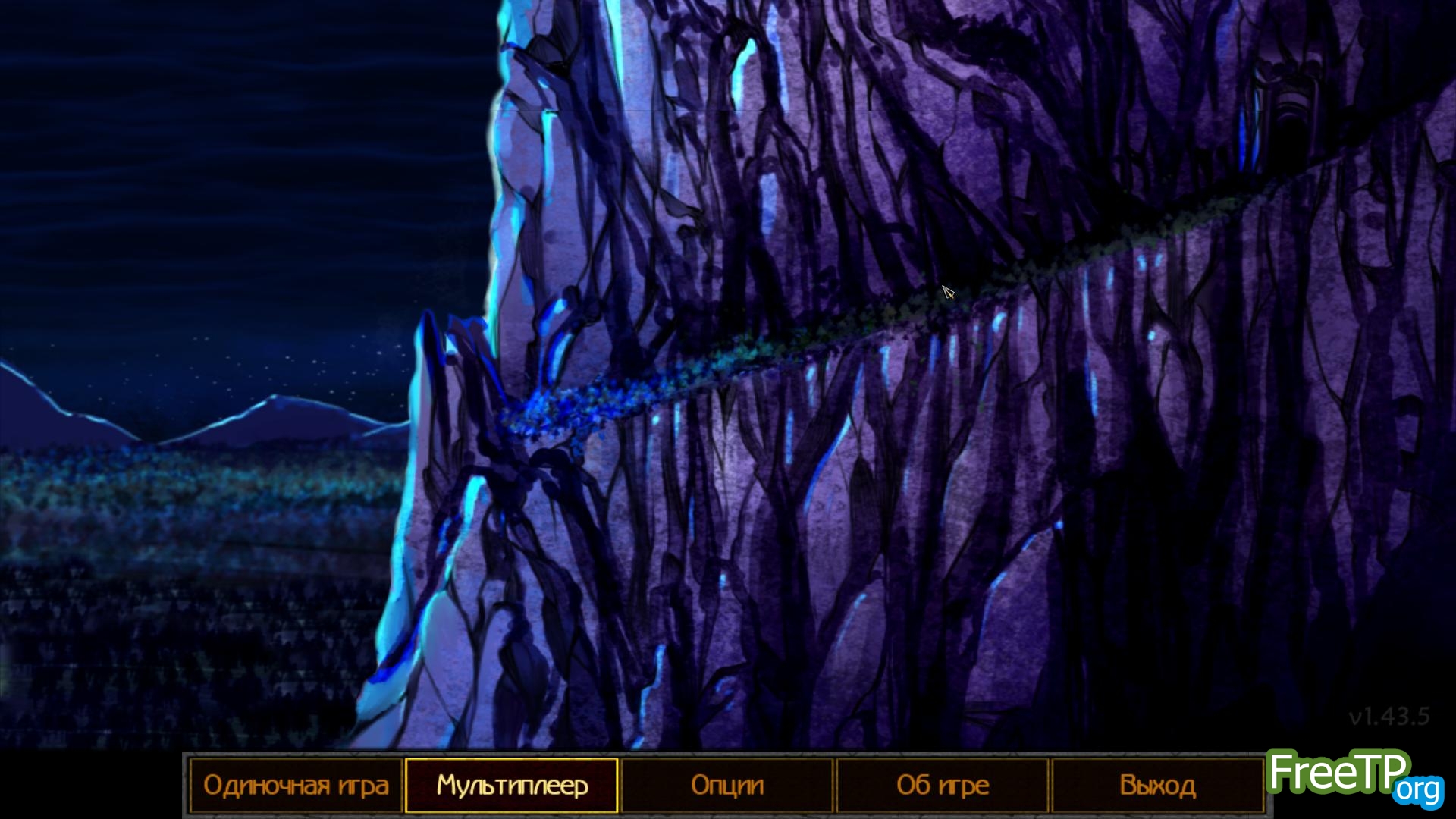
Task: Open the Опции settings
Action: (727, 786)
